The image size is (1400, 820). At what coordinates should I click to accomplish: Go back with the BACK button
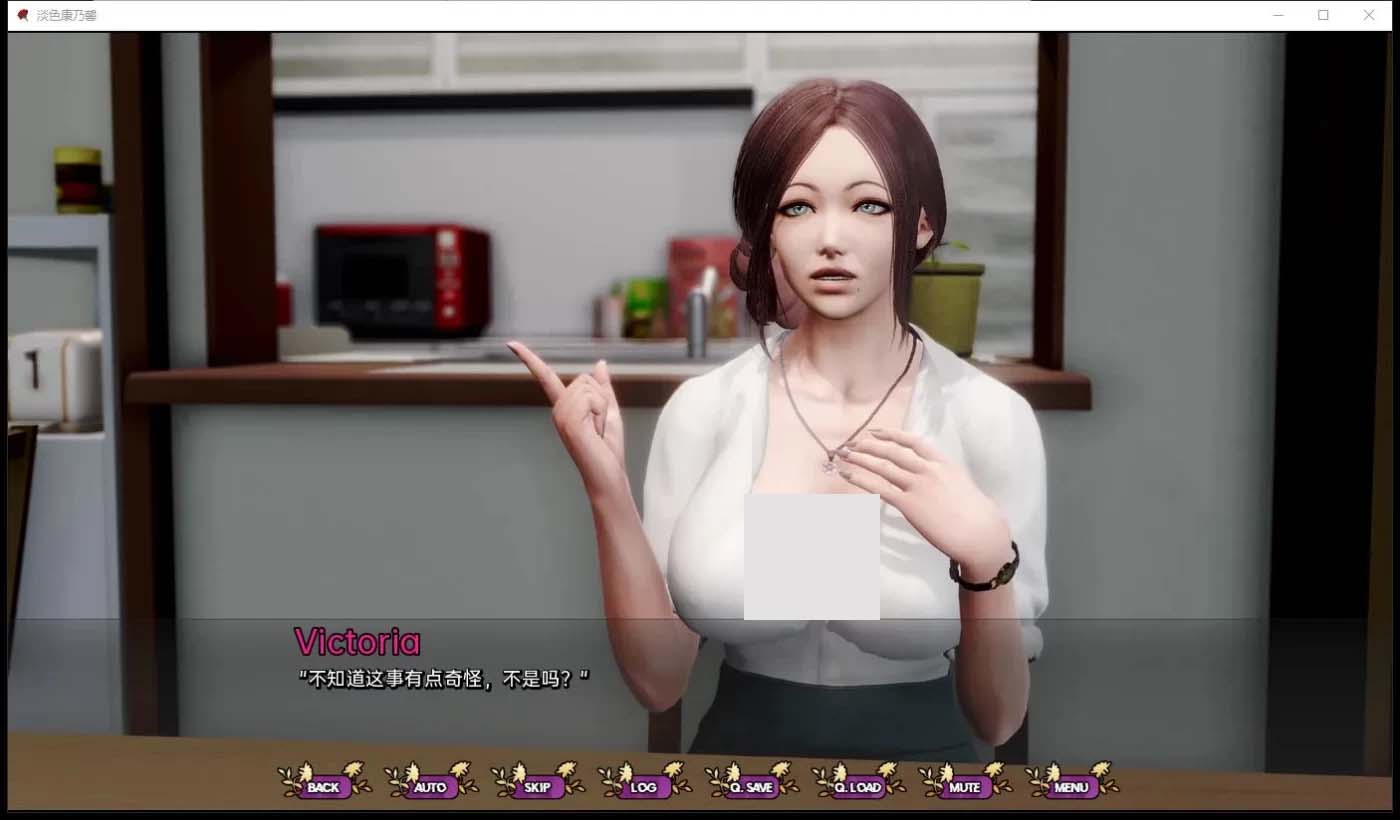(323, 787)
